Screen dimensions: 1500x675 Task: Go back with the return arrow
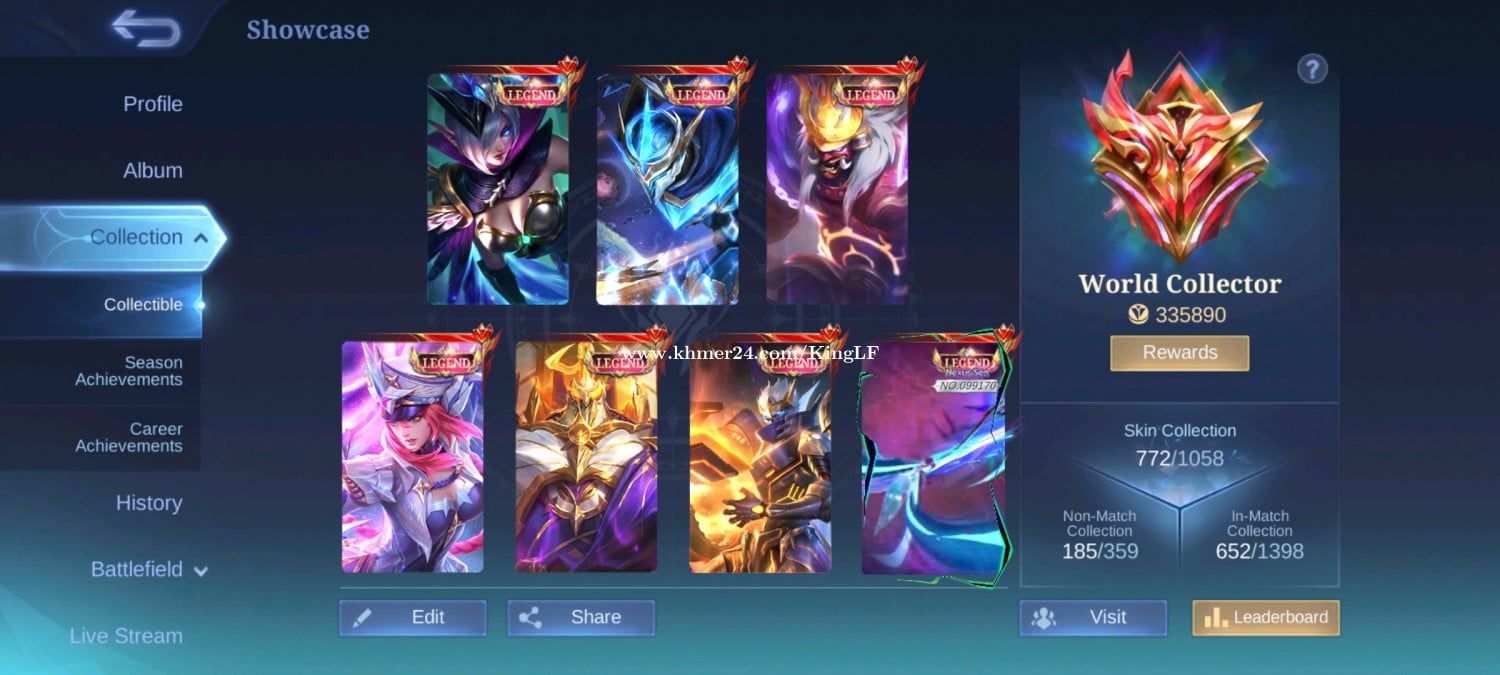[146, 29]
